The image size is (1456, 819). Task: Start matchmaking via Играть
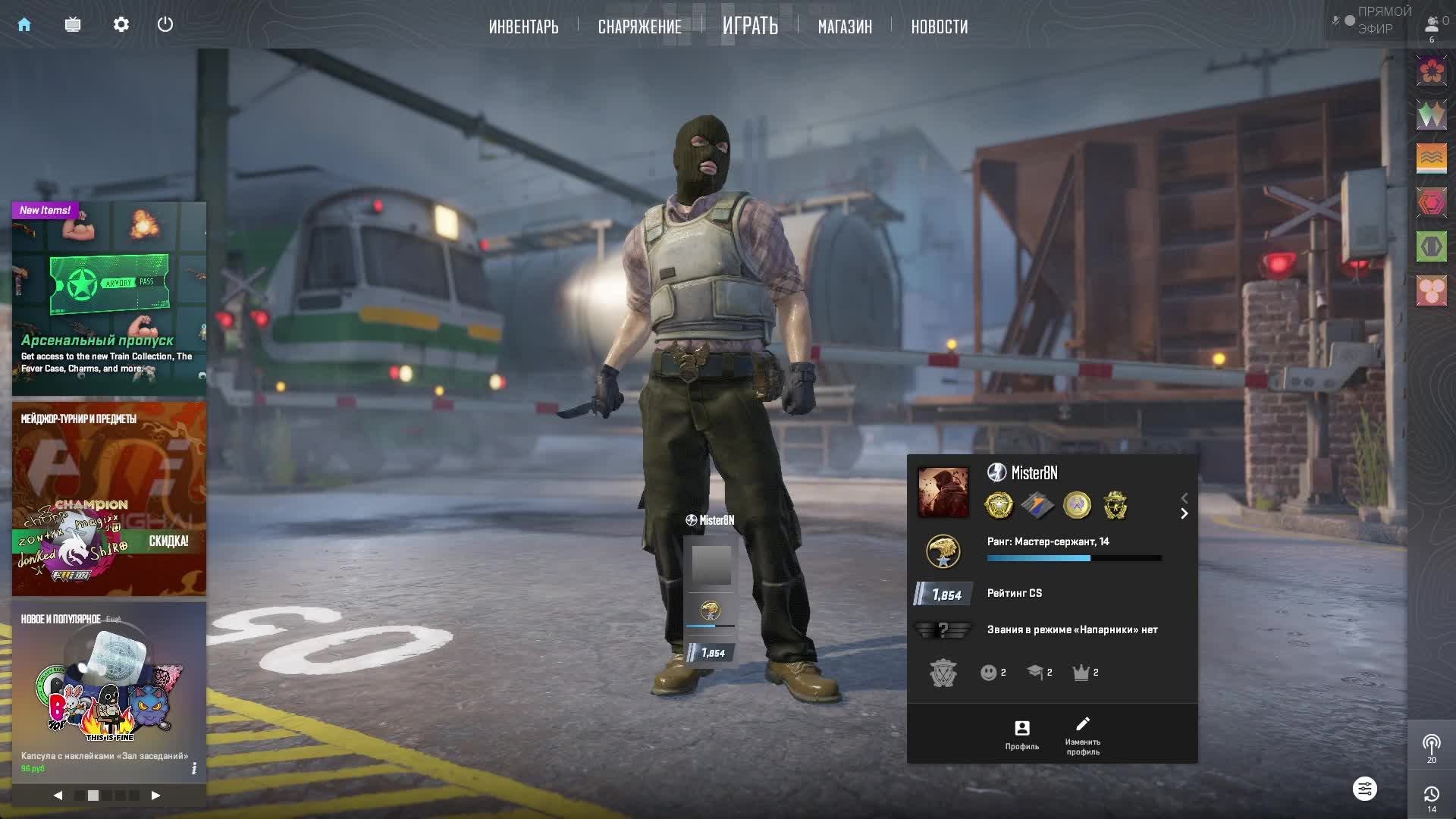pyautogui.click(x=750, y=26)
